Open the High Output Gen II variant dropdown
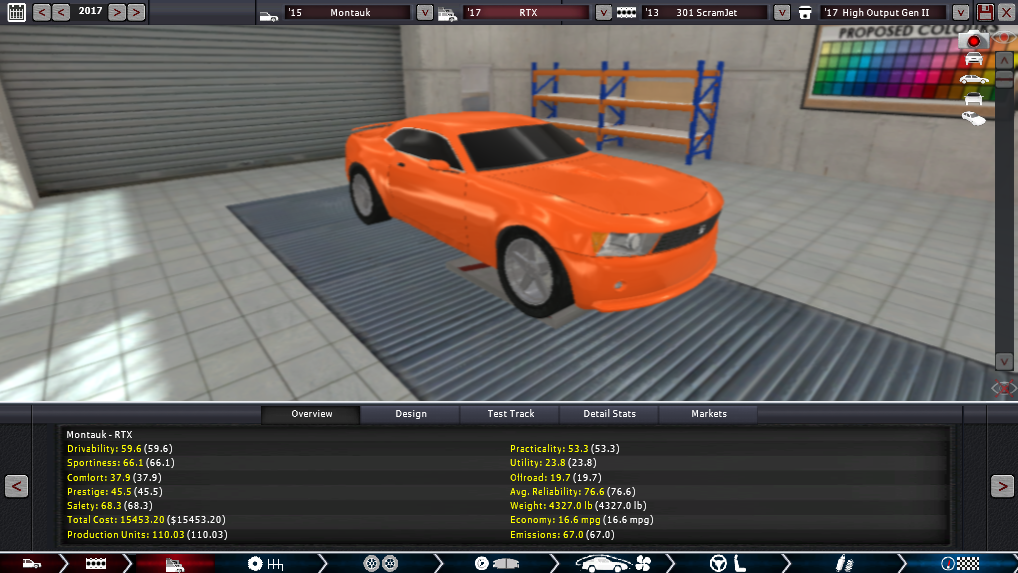Image resolution: width=1018 pixels, height=573 pixels. point(960,13)
